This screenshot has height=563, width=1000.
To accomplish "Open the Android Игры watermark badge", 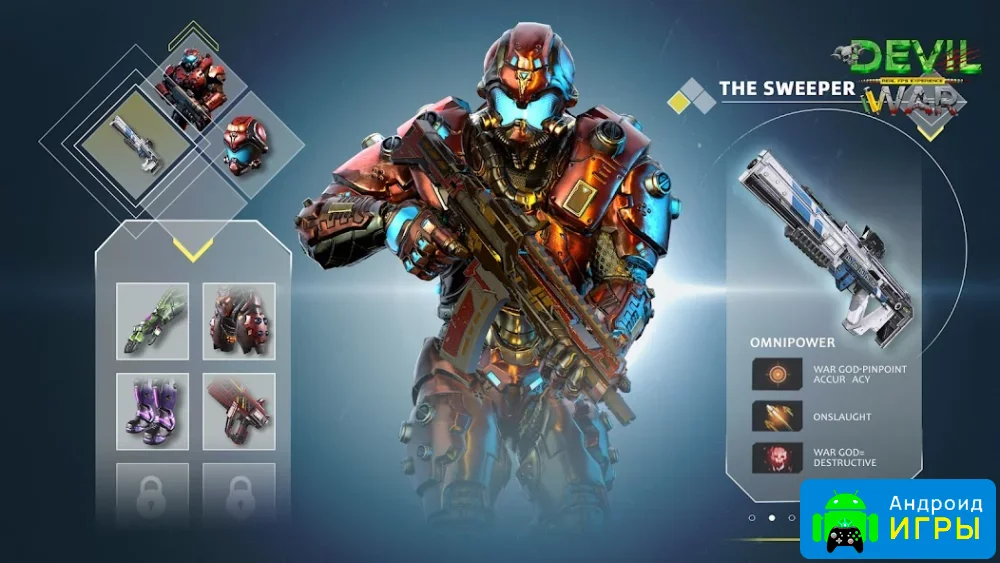I will (x=898, y=518).
